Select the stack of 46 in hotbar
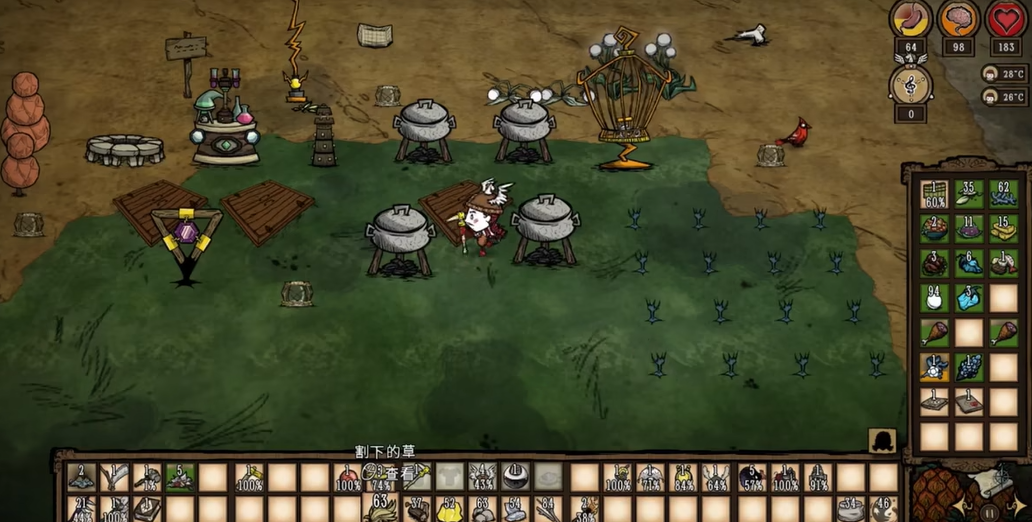The height and width of the screenshot is (522, 1032). (884, 510)
